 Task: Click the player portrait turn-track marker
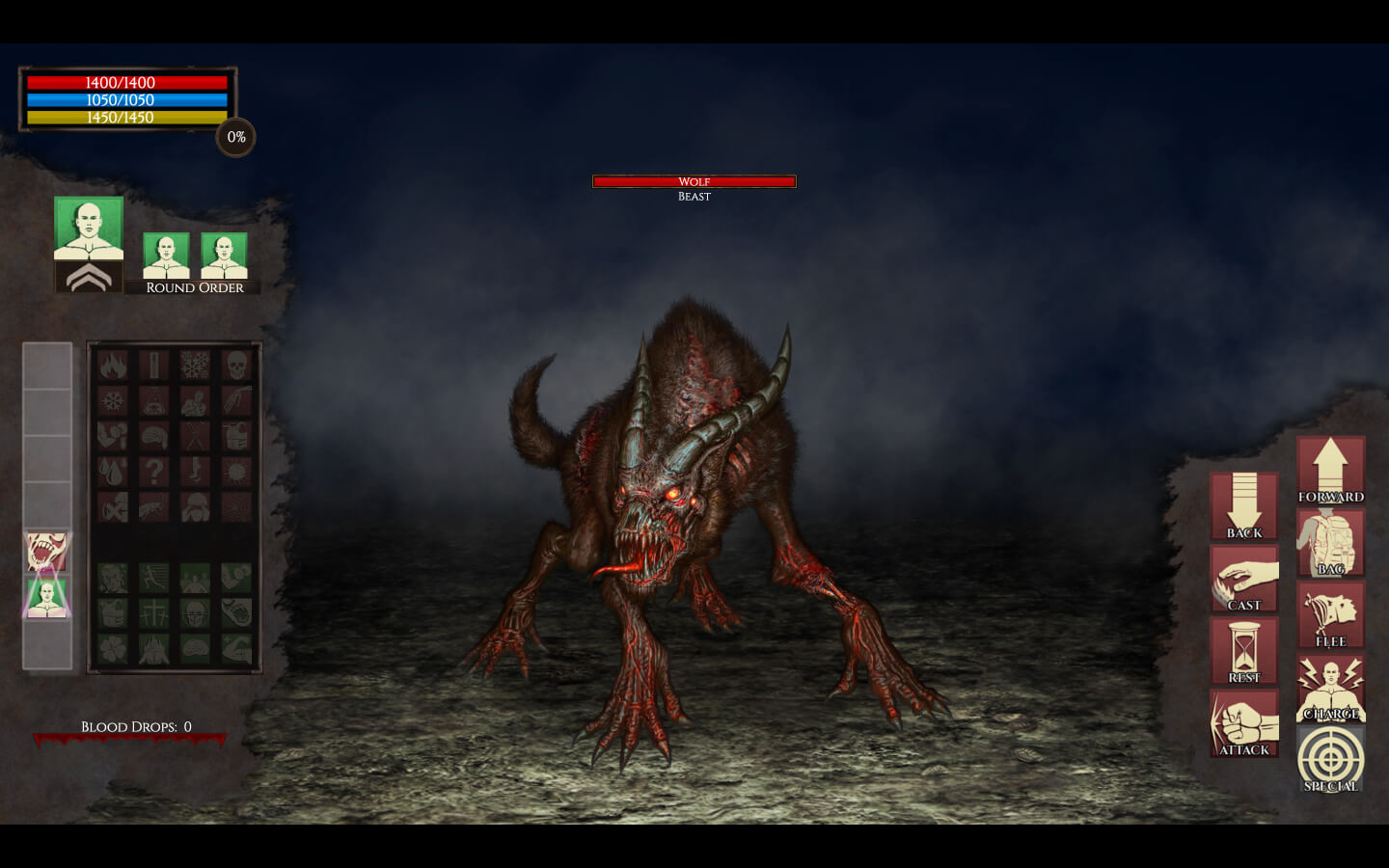pyautogui.click(x=46, y=598)
